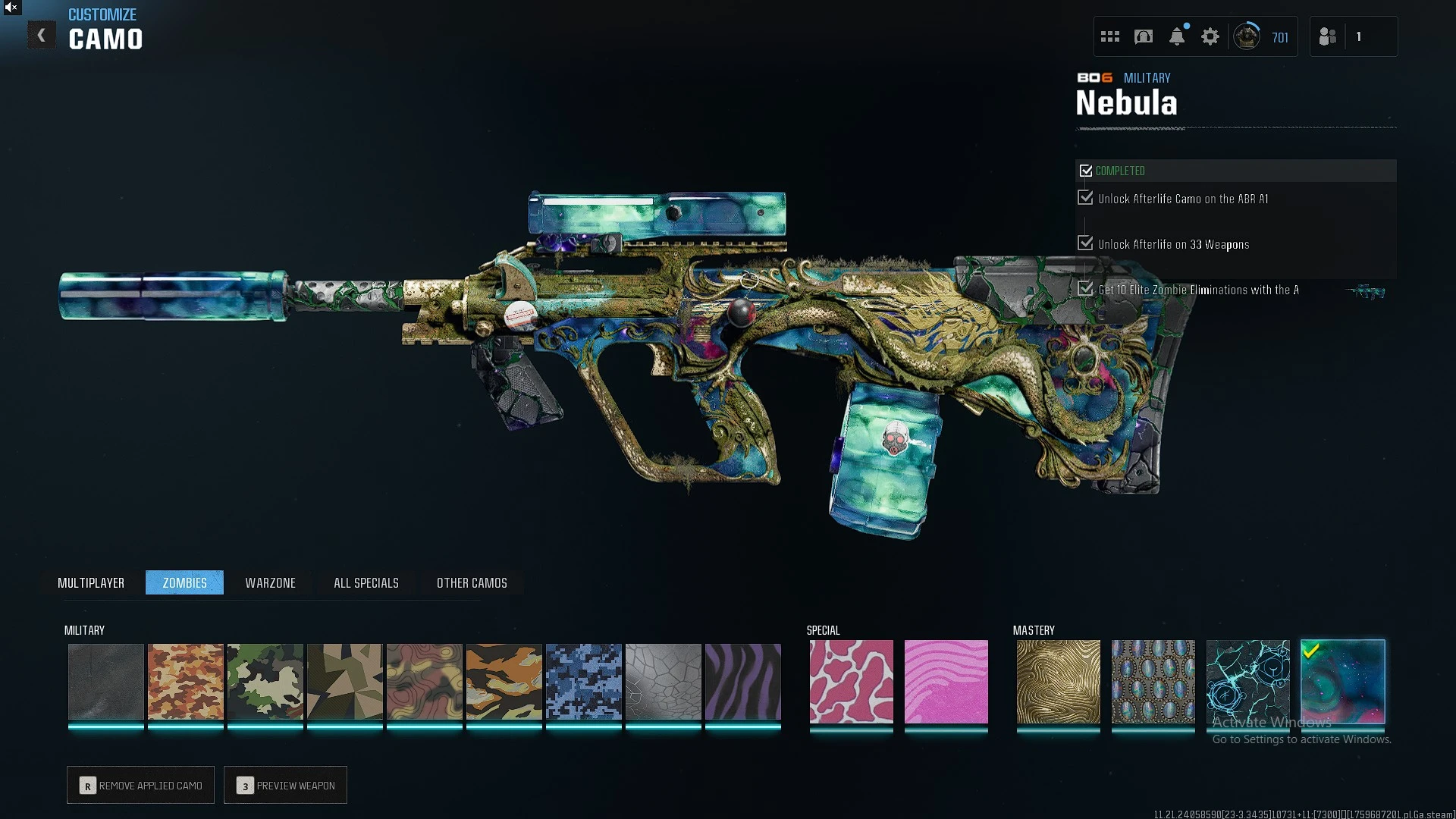The width and height of the screenshot is (1456, 819).
Task: Pick the pink cow-print special camo
Action: click(851, 681)
